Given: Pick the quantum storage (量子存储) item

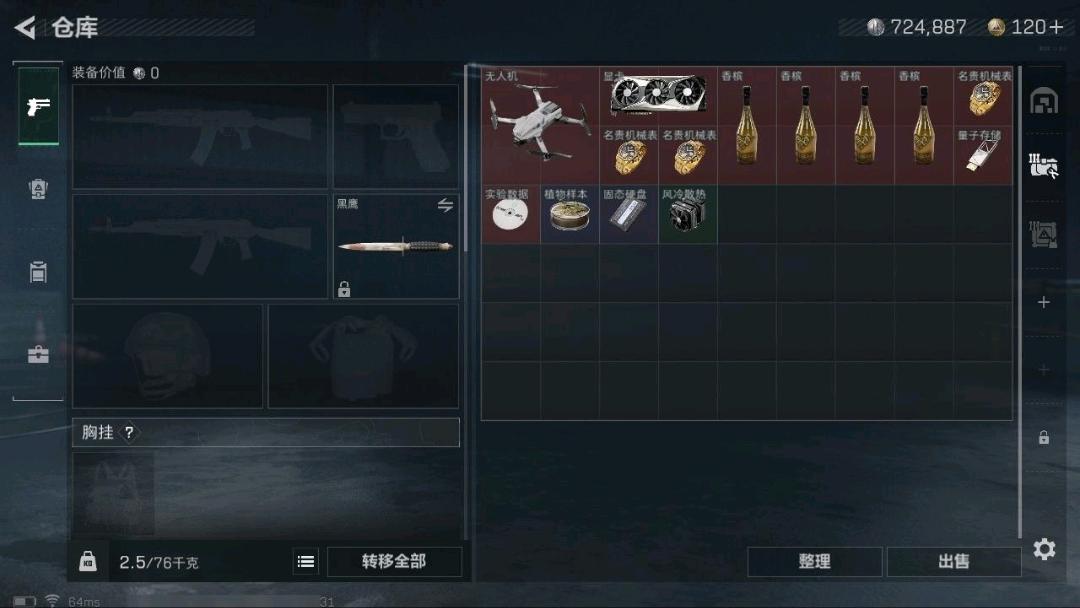Looking at the screenshot, I should (983, 155).
